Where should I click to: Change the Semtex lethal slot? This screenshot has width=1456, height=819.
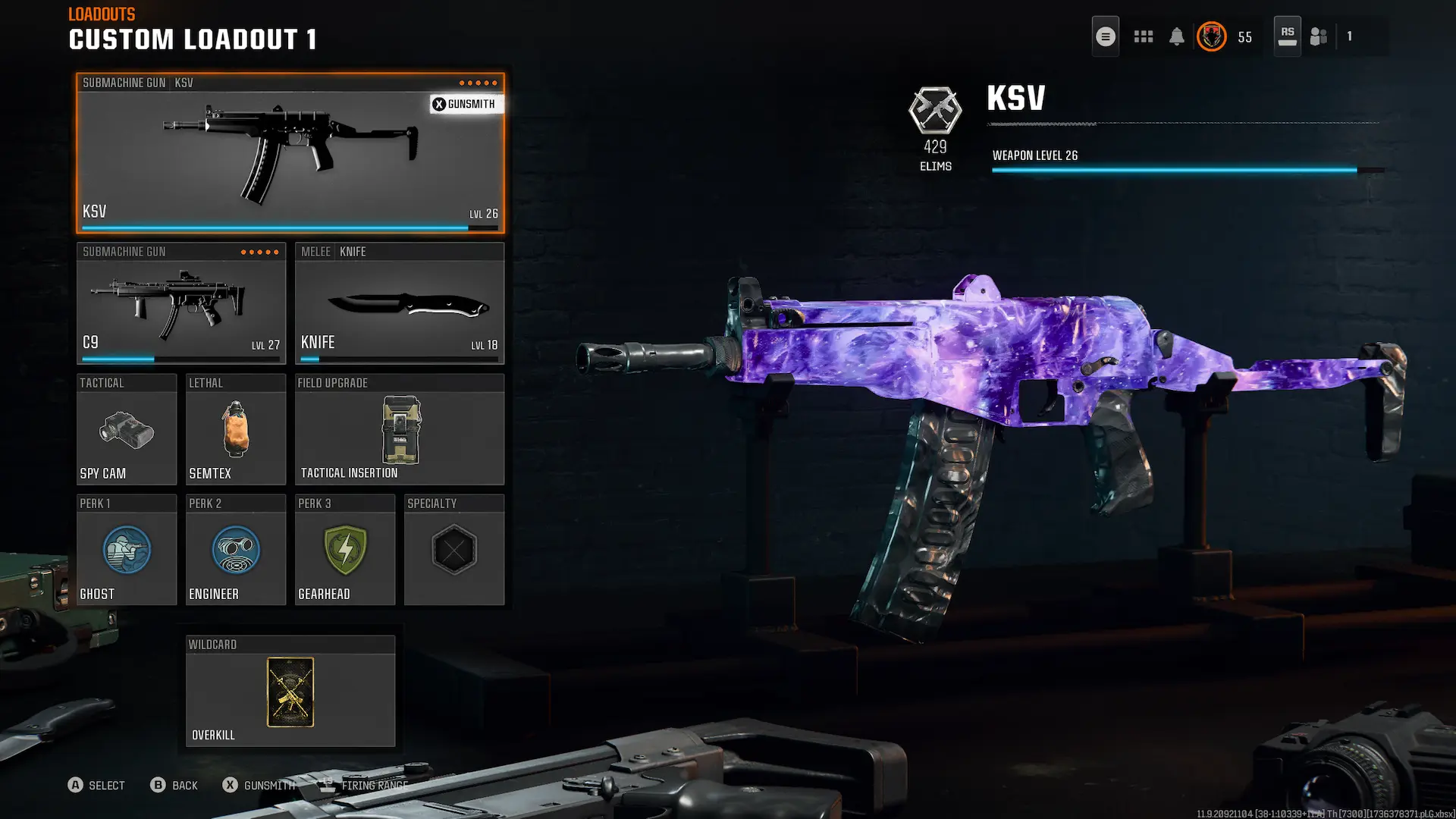click(235, 430)
